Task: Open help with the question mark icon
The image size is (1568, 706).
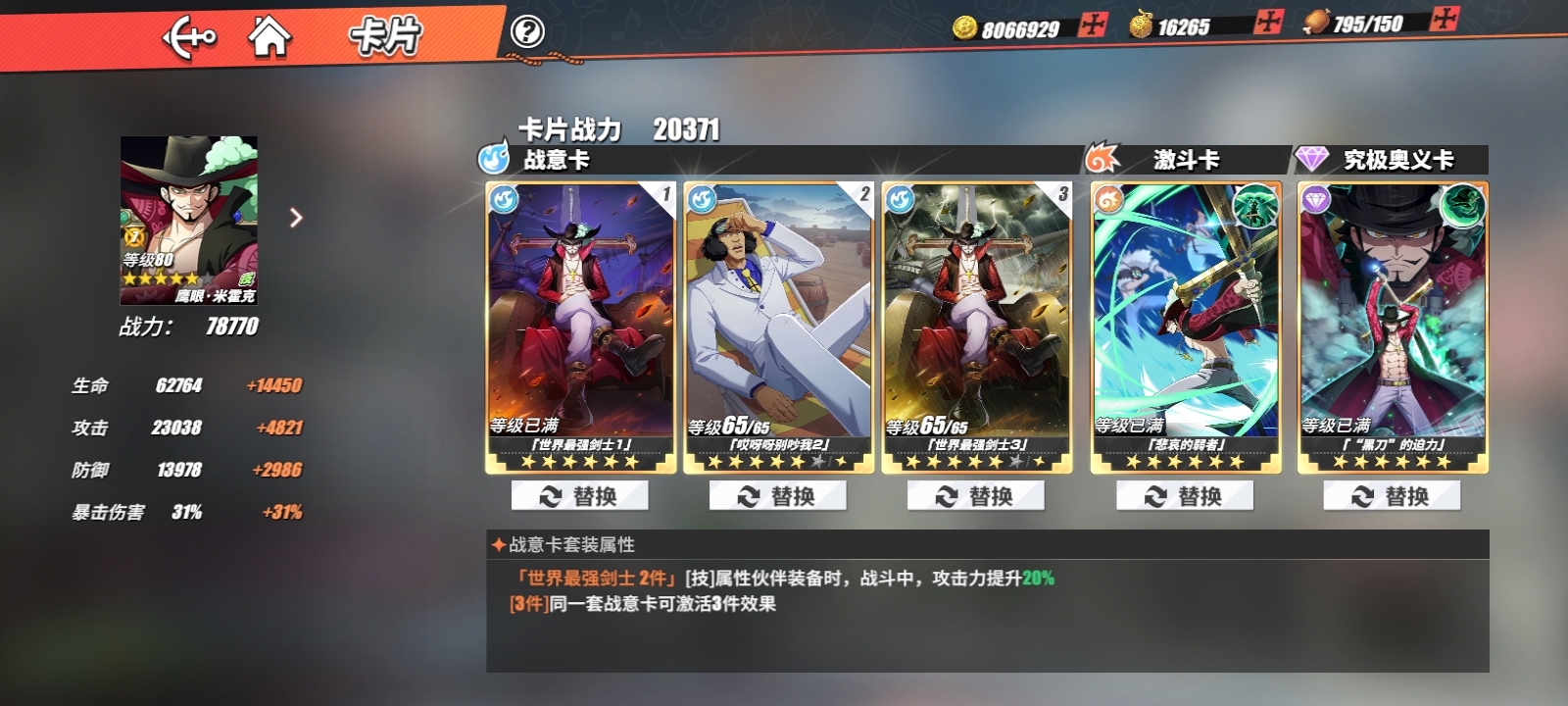Action: click(527, 30)
